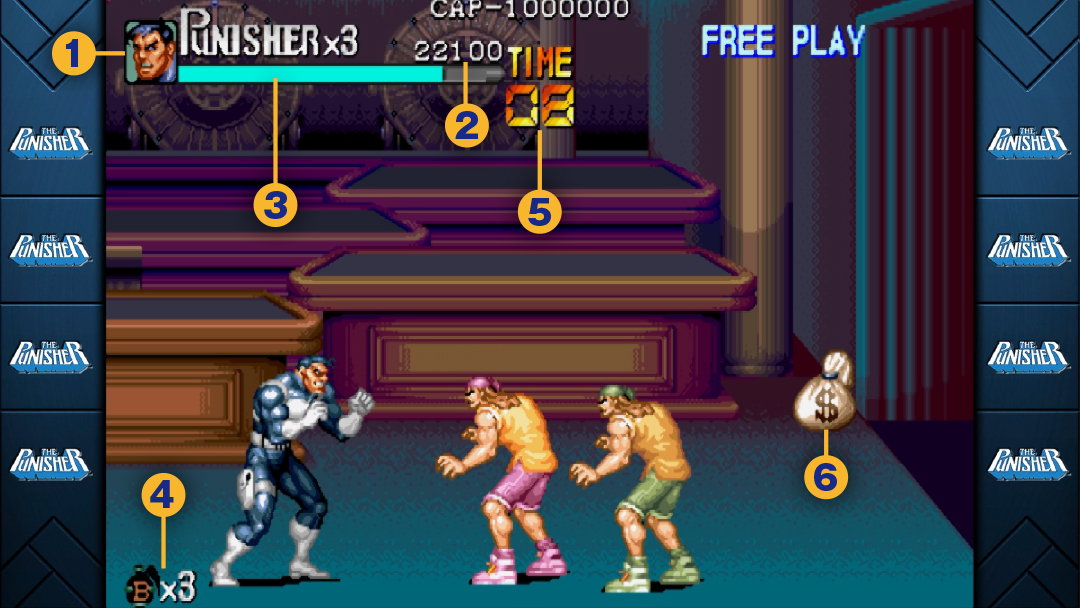
Task: Click the Punisher character portrait
Action: 150,53
